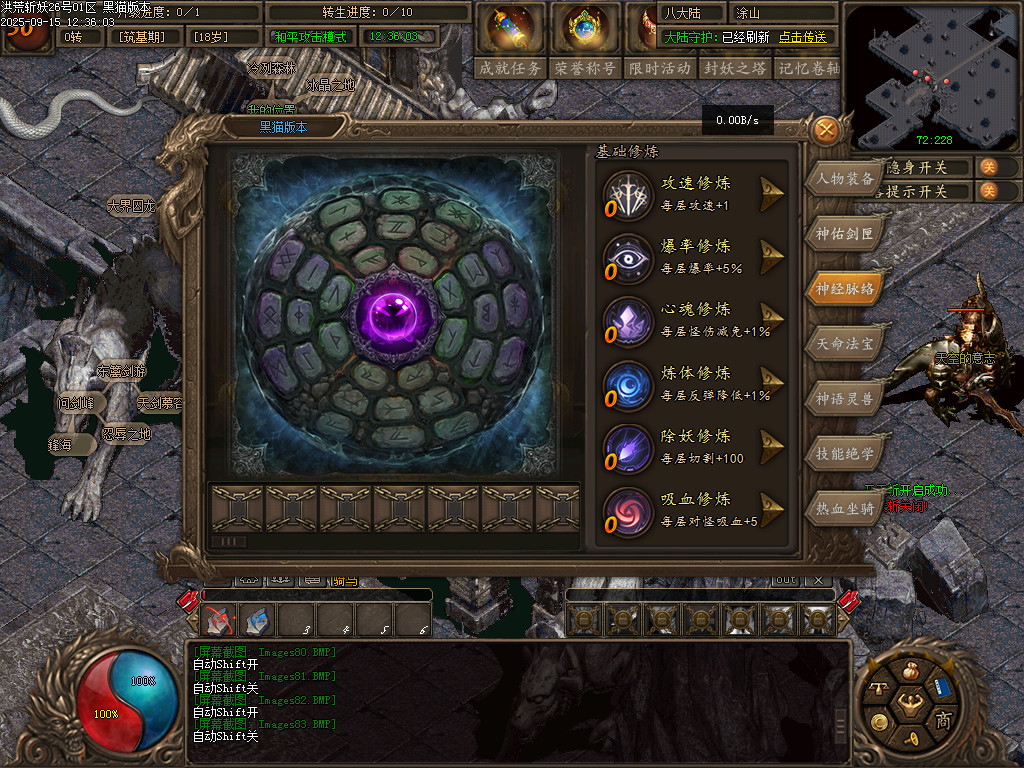Click the 除妖修炼 upgrade arrow
This screenshot has height=768, width=1024.
point(771,447)
